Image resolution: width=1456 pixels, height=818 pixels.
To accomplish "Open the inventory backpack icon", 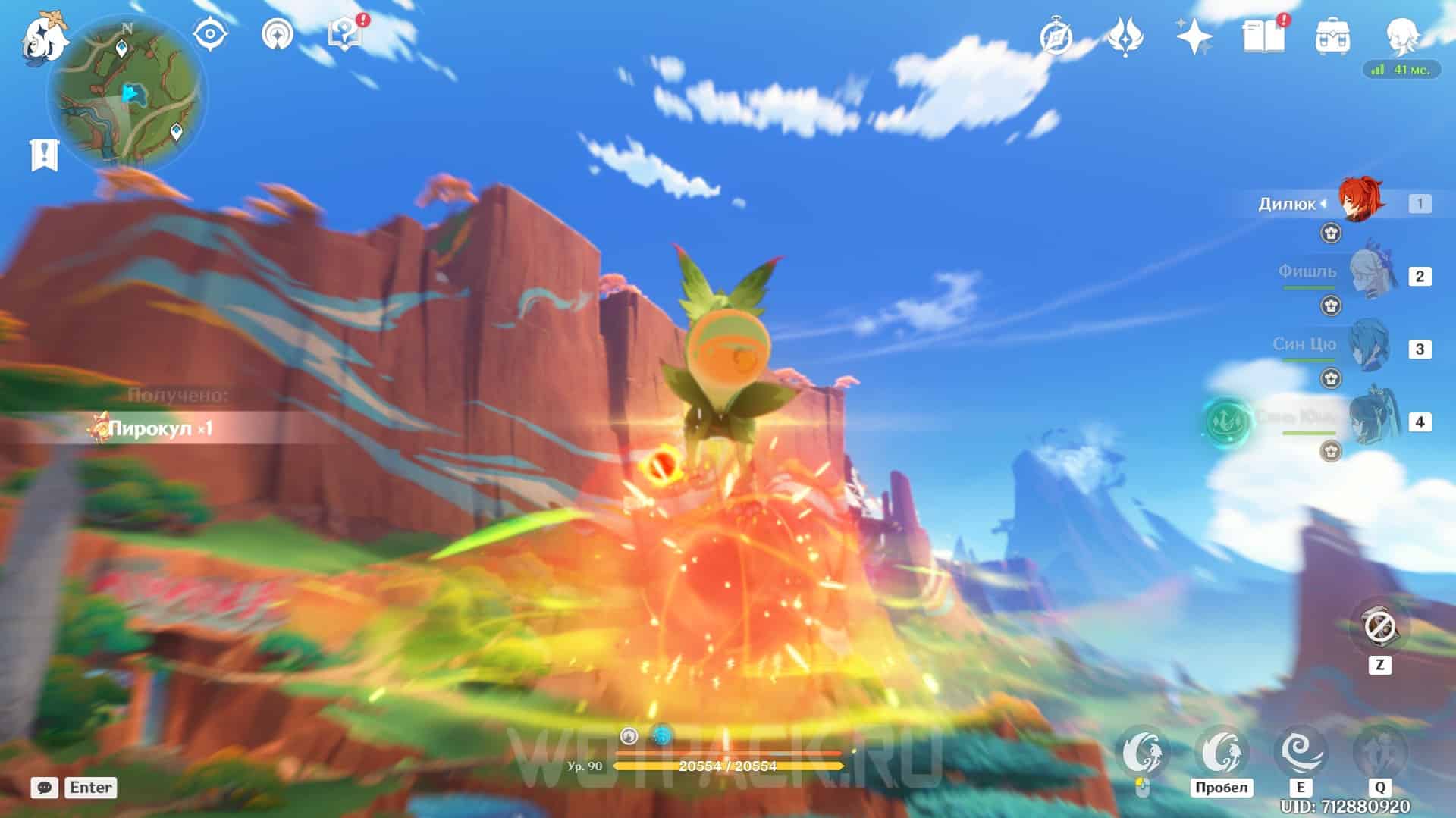I will 1332,36.
